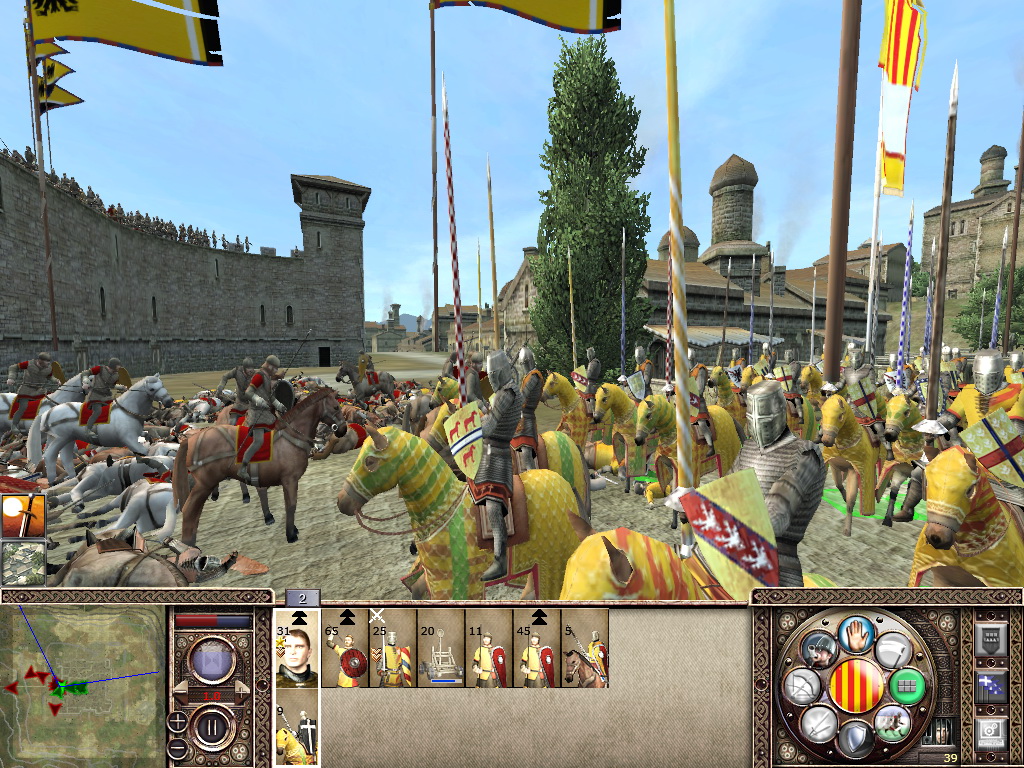Switch to army group tab 2

click(x=302, y=598)
